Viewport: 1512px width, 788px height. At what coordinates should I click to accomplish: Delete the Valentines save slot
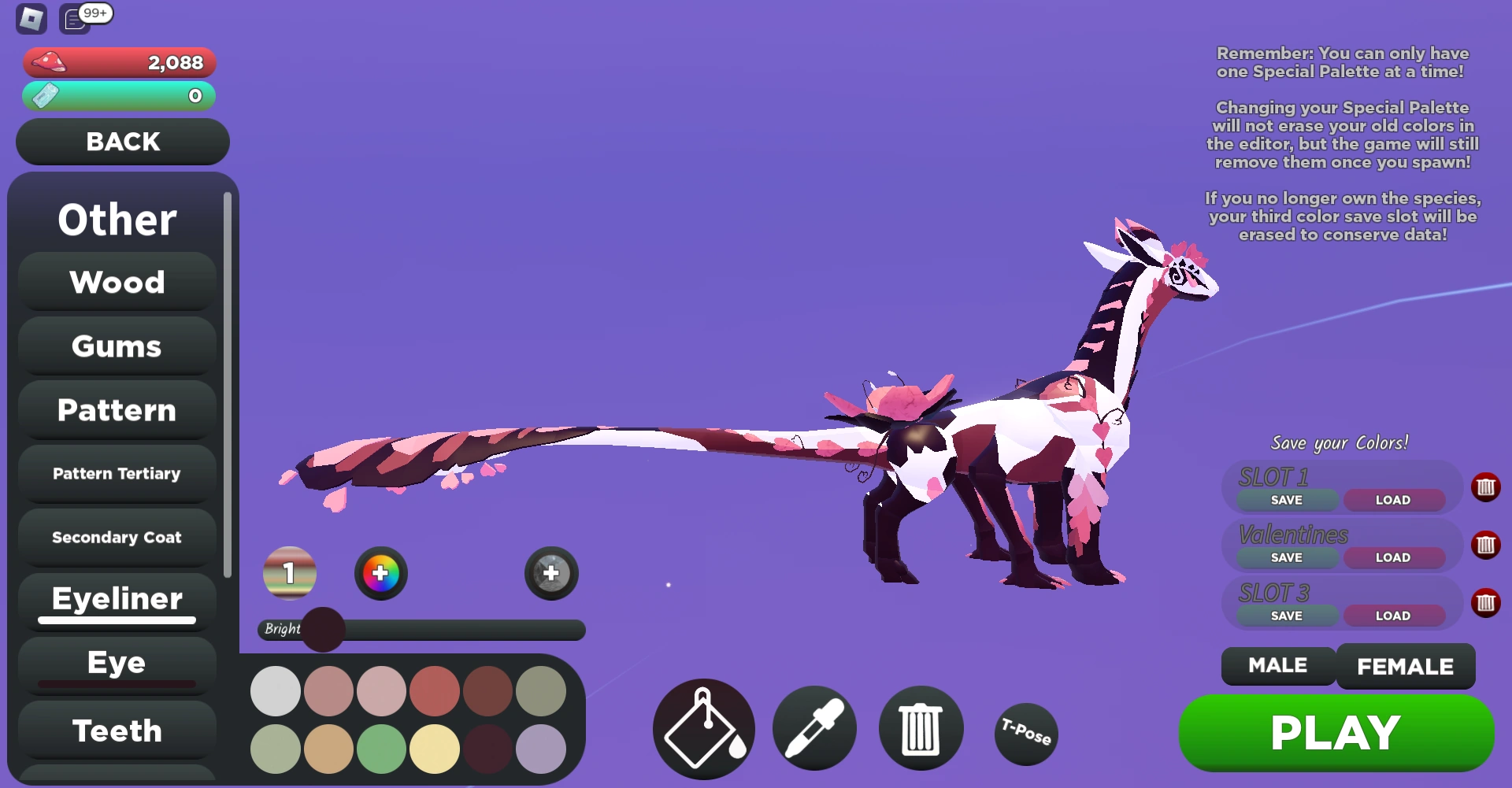pyautogui.click(x=1487, y=544)
